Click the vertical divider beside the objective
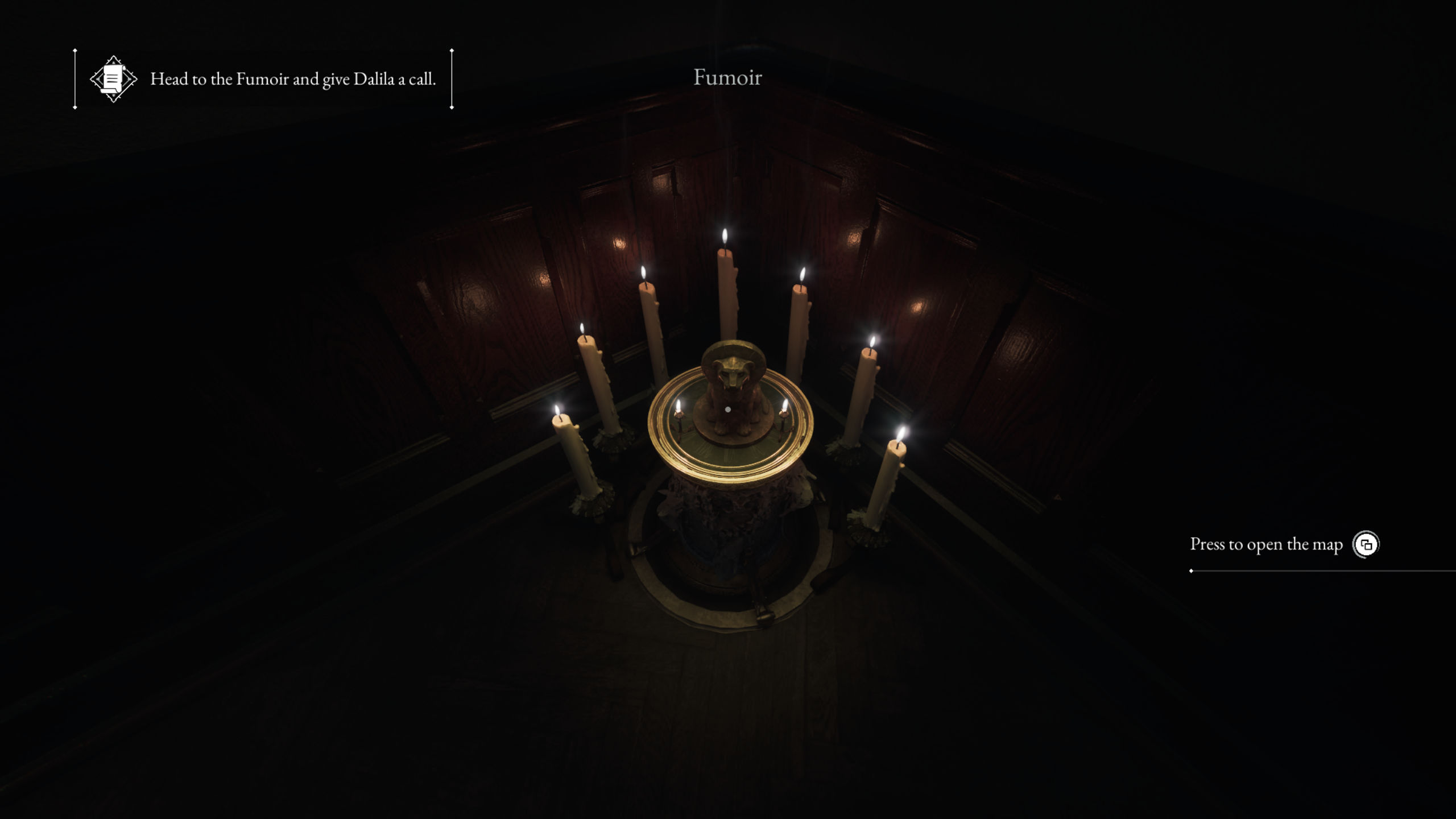 click(75, 78)
